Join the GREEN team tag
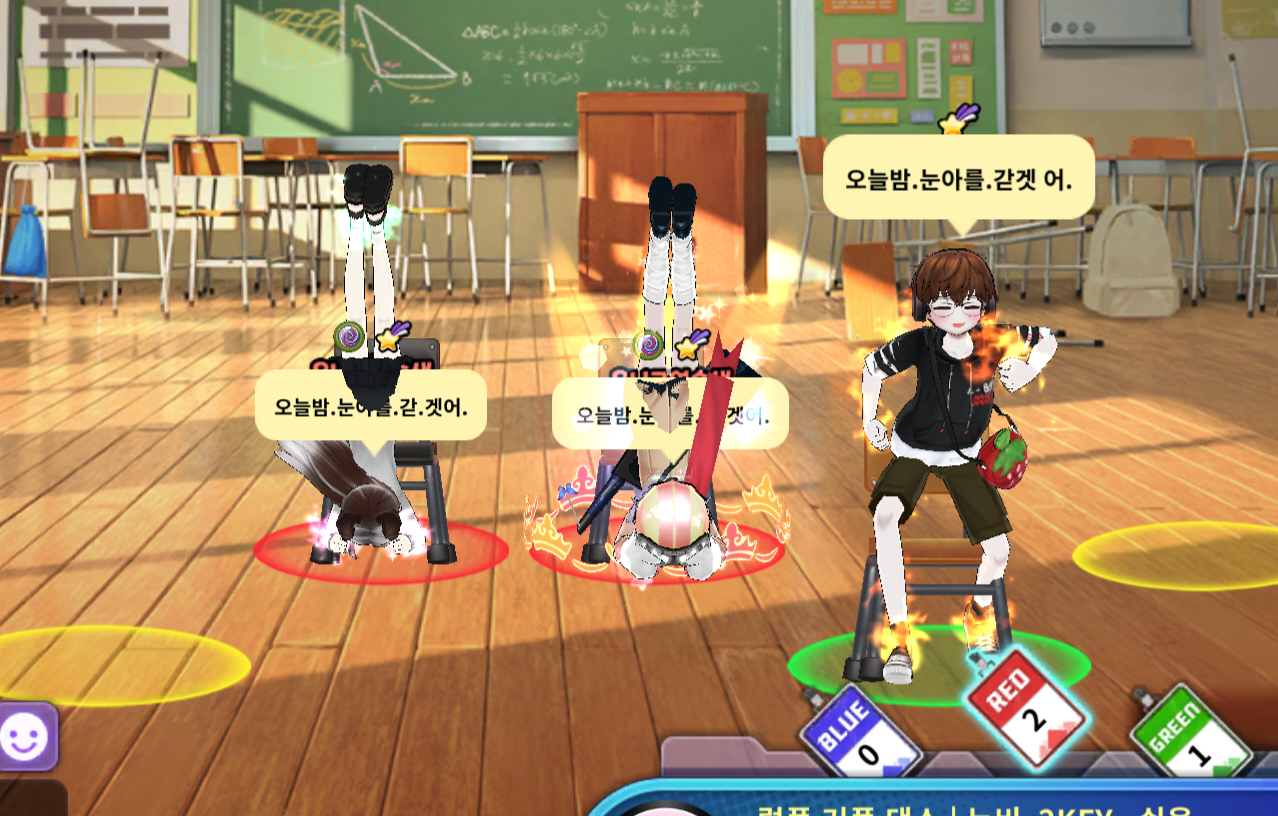The width and height of the screenshot is (1278, 816). (1190, 732)
